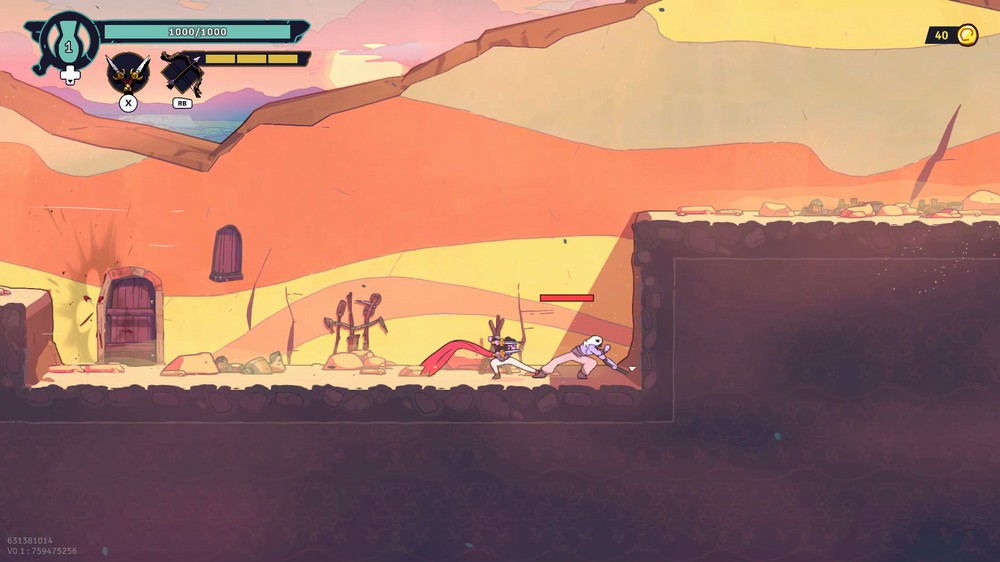Select the twin daggers weapon icon
This screenshot has width=1000, height=562.
(x=127, y=71)
